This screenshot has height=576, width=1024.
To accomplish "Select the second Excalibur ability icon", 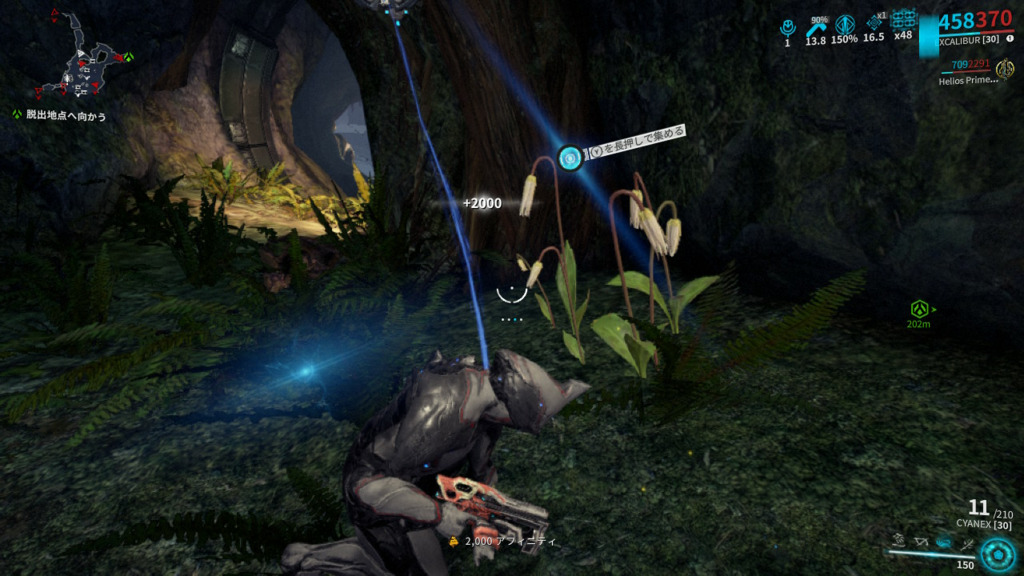I will coord(923,541).
